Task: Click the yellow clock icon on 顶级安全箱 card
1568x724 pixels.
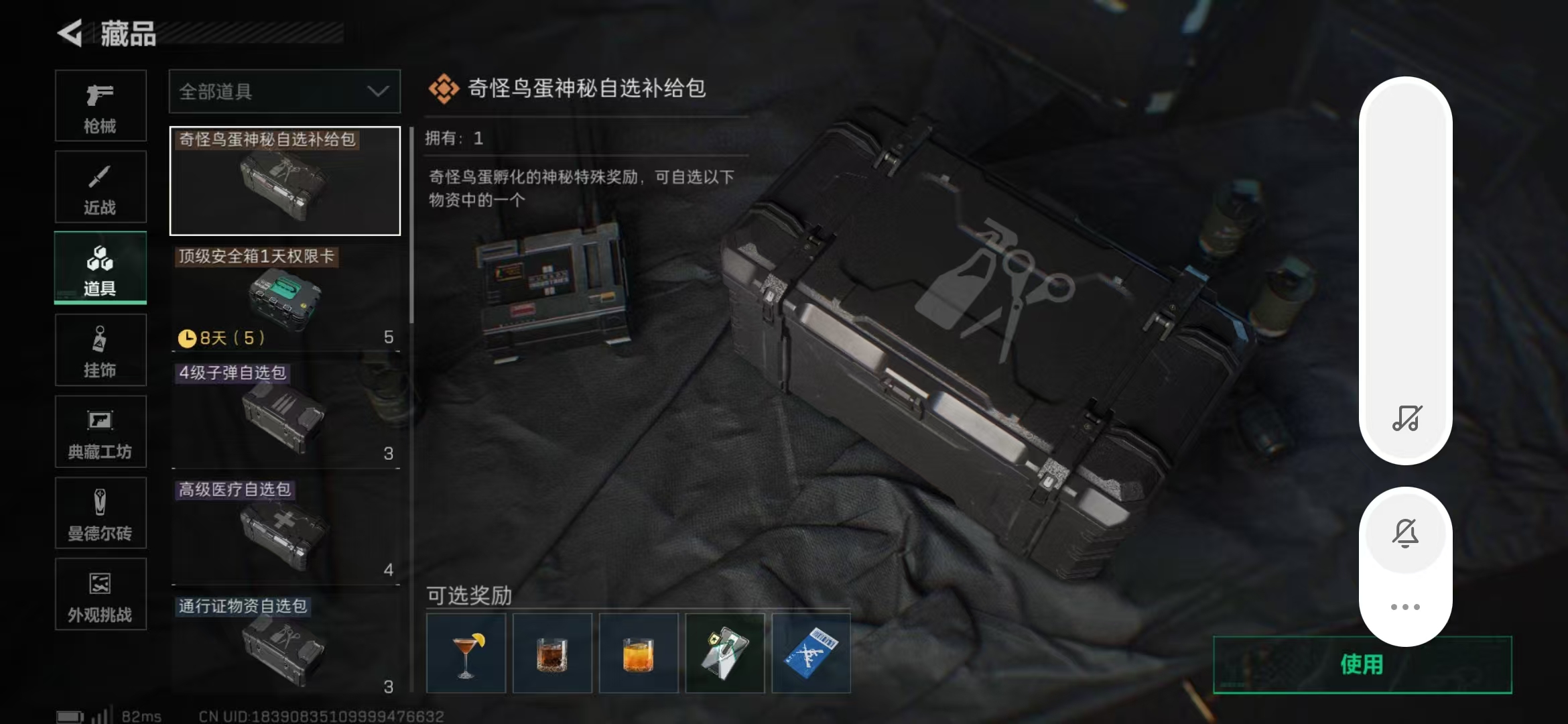Action: tap(188, 339)
